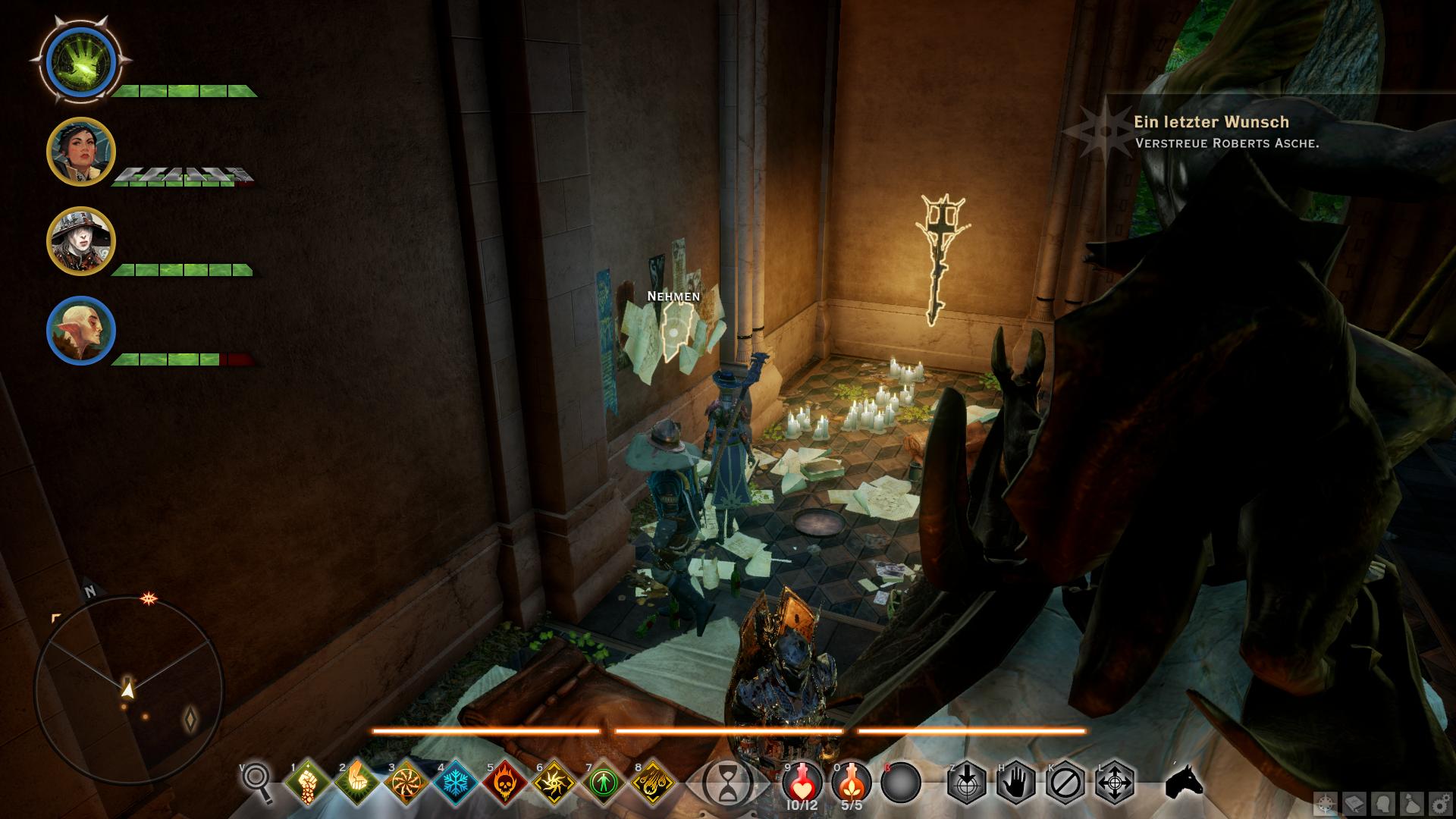Use the flexed arm ability in slot 2

click(x=356, y=781)
